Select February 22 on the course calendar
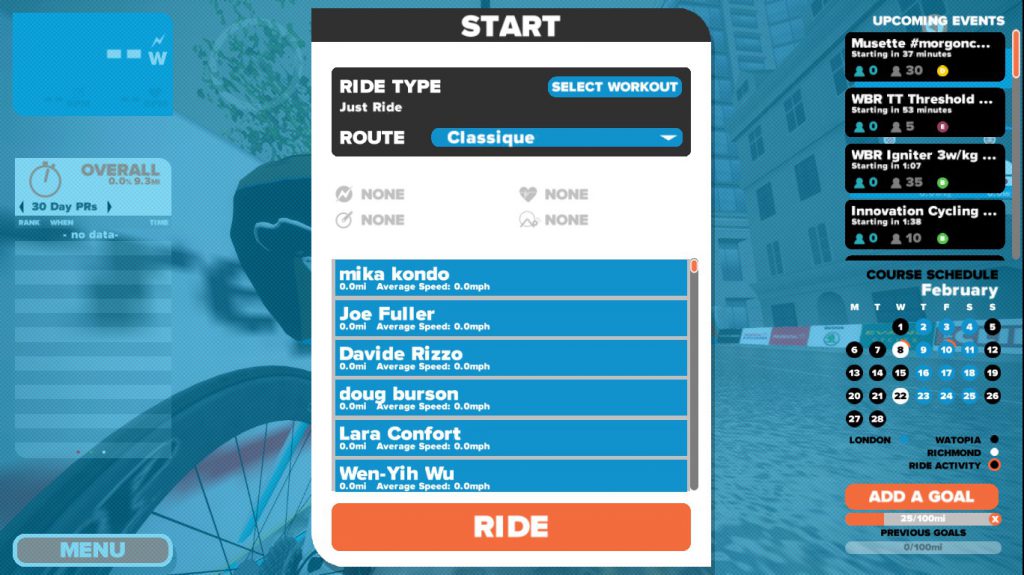This screenshot has width=1024, height=575. click(x=901, y=396)
